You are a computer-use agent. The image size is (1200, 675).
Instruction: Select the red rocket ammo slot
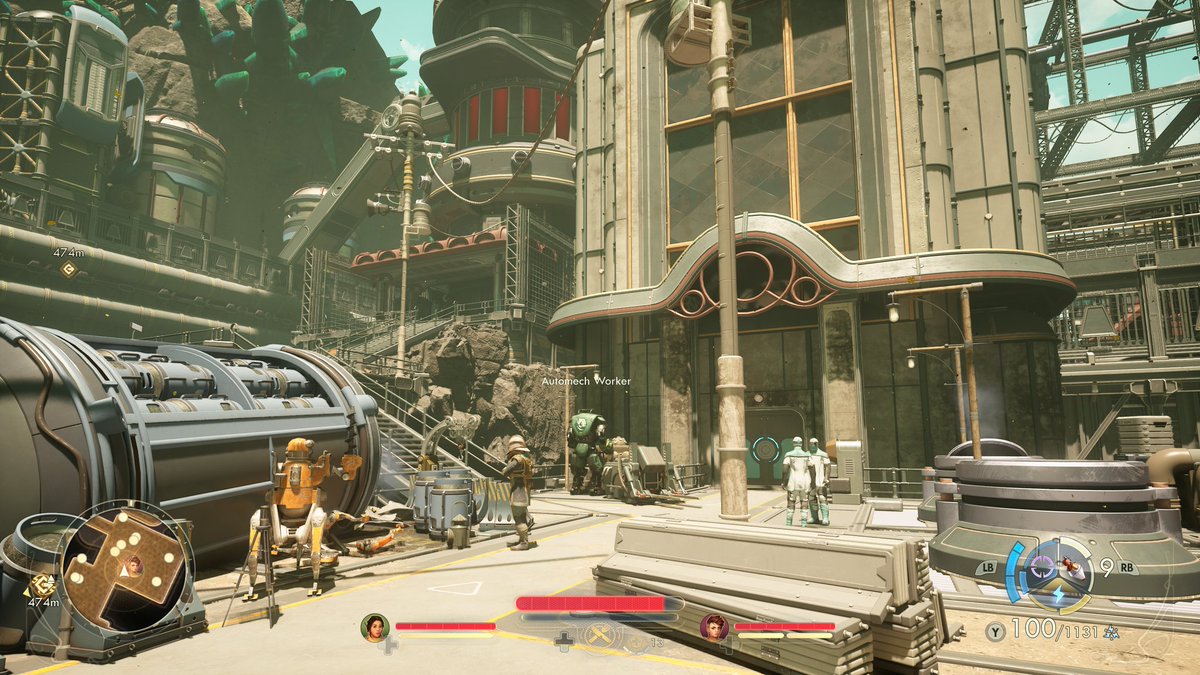[1073, 566]
